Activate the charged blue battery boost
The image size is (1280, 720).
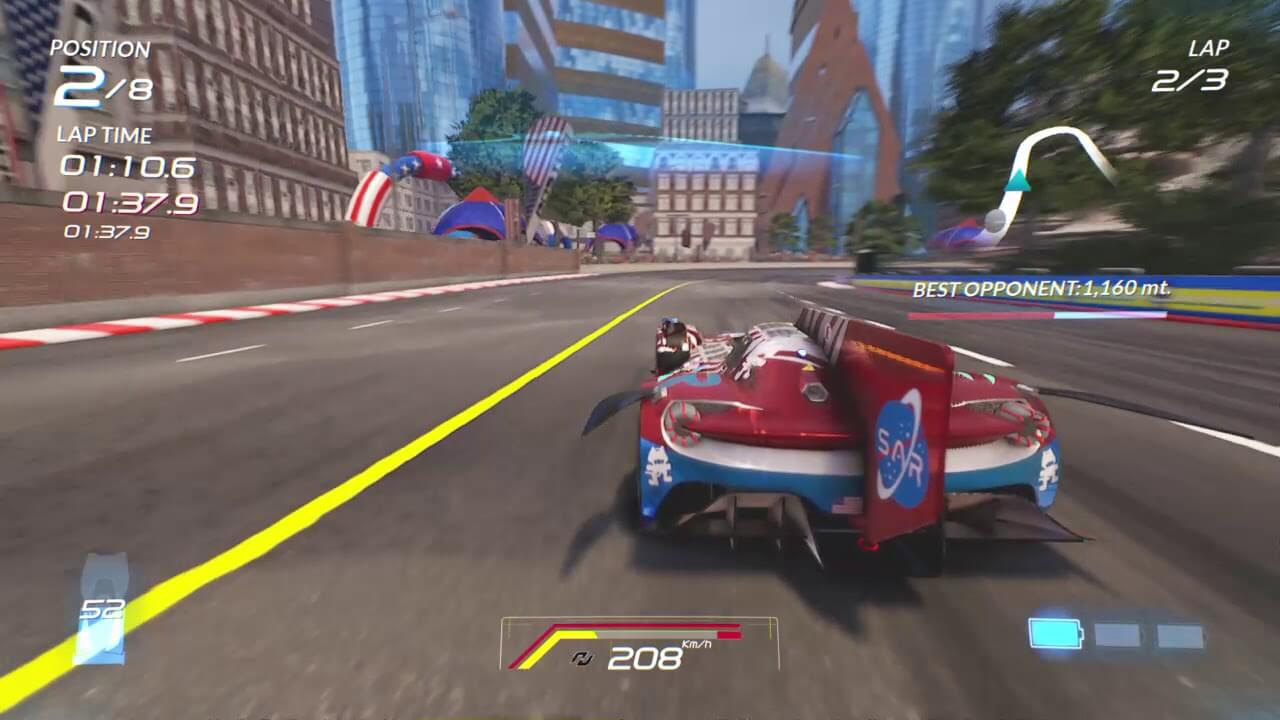1055,634
